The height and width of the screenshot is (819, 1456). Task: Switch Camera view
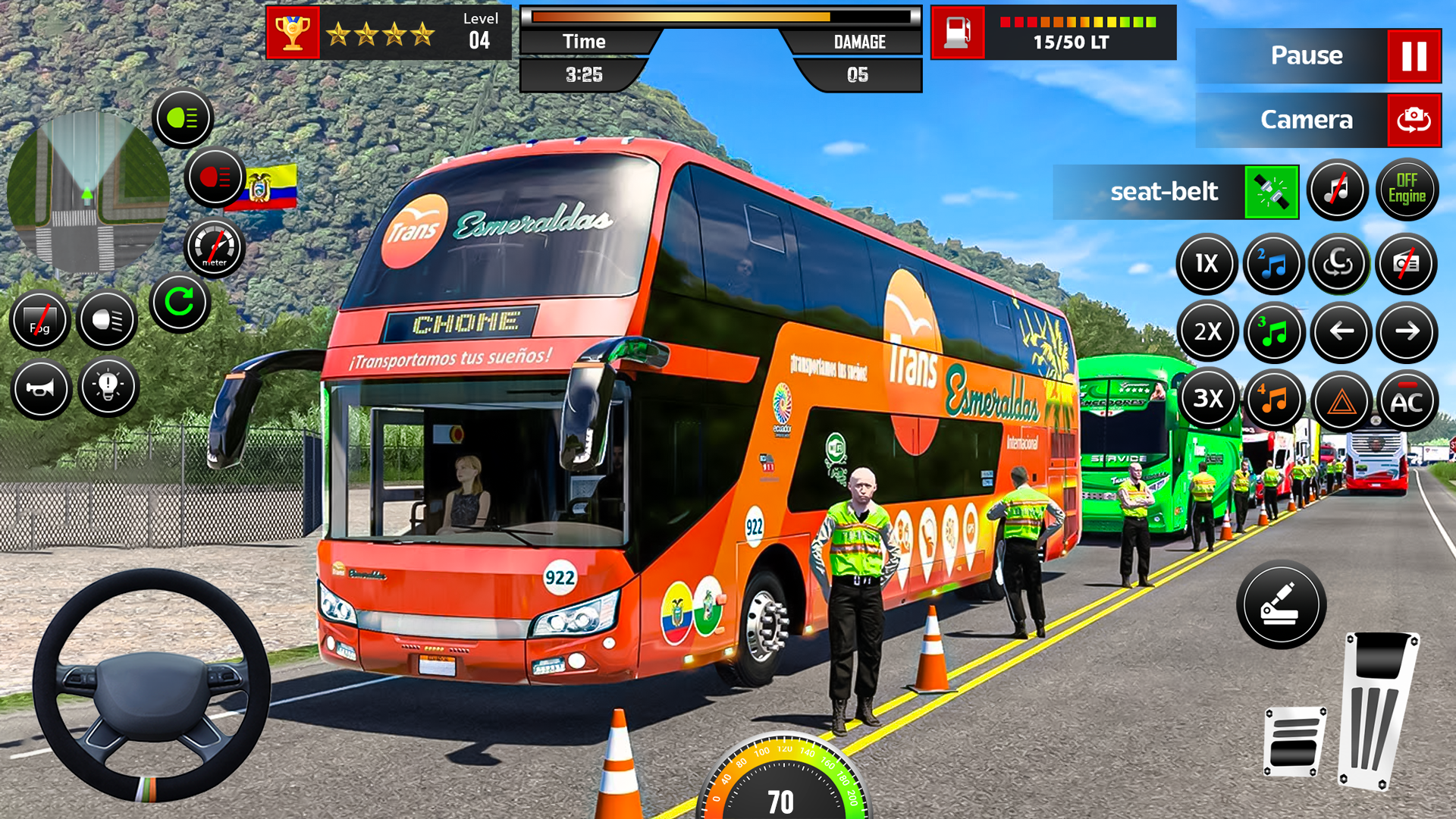click(1318, 119)
